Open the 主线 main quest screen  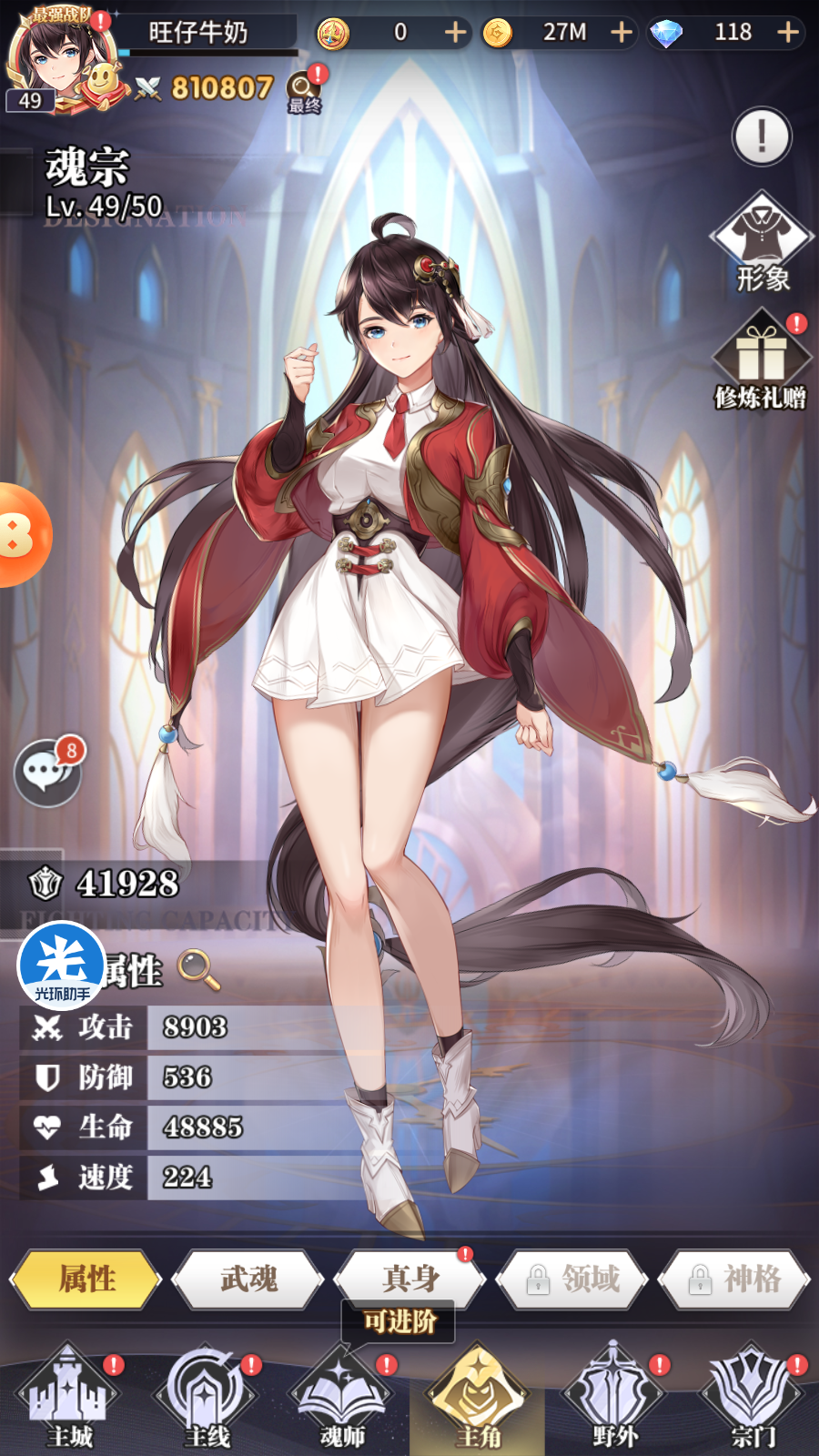point(207,1397)
